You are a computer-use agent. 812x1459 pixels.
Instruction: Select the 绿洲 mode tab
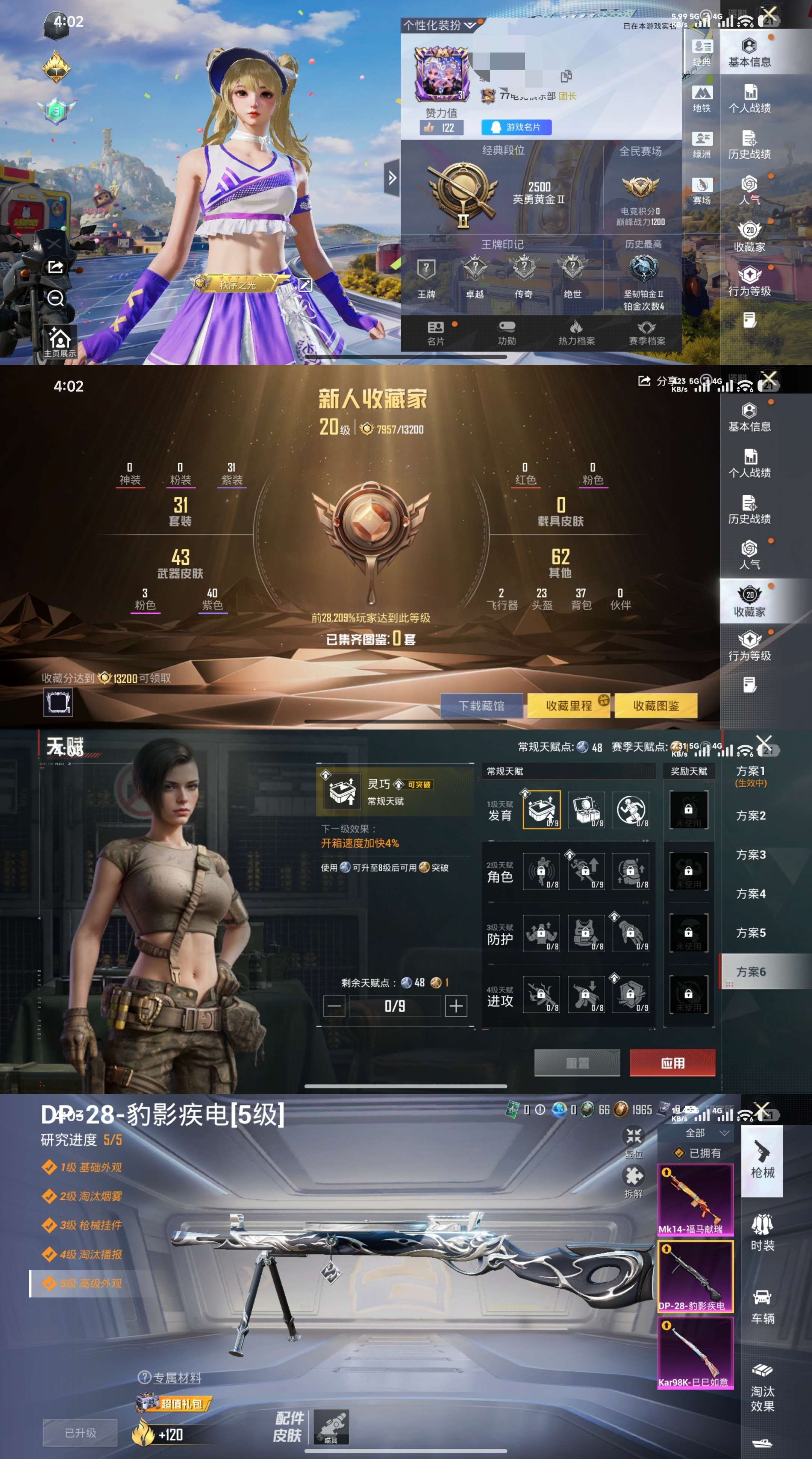point(701,145)
